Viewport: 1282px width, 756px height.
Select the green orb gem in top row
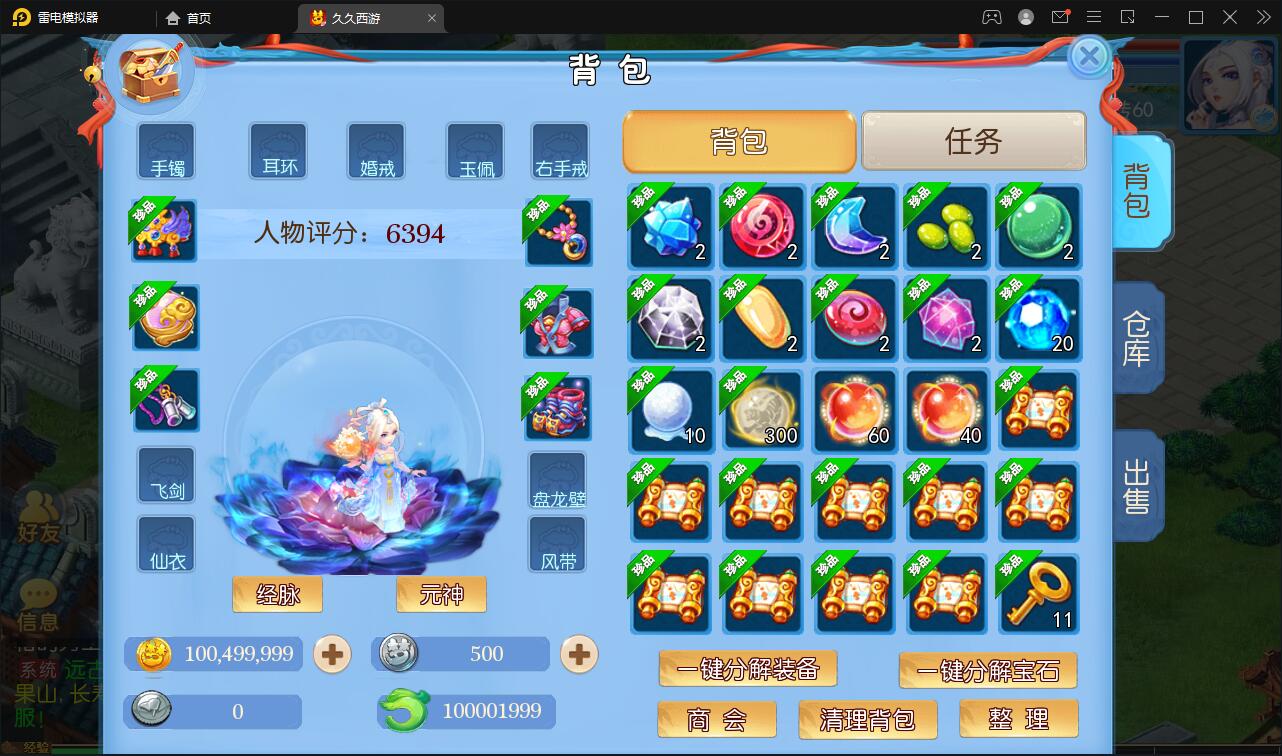pyautogui.click(x=1038, y=227)
